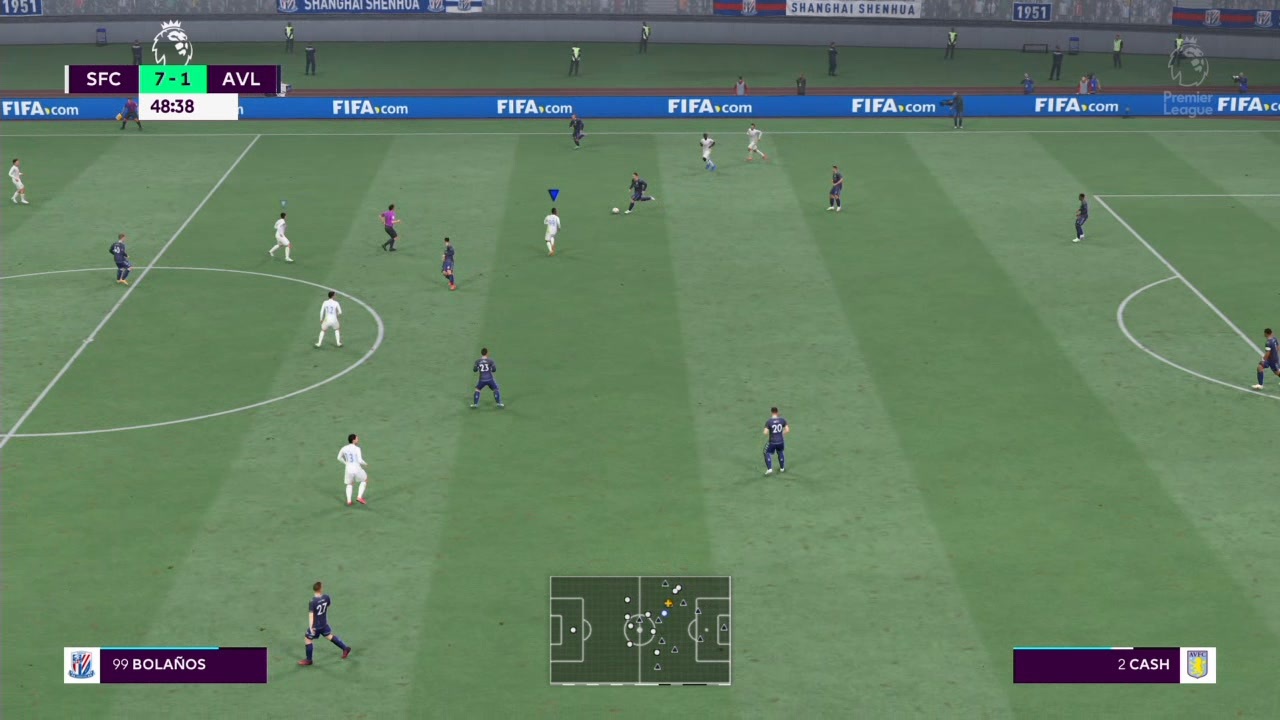Toggle the SFC team name panel

(x=103, y=79)
